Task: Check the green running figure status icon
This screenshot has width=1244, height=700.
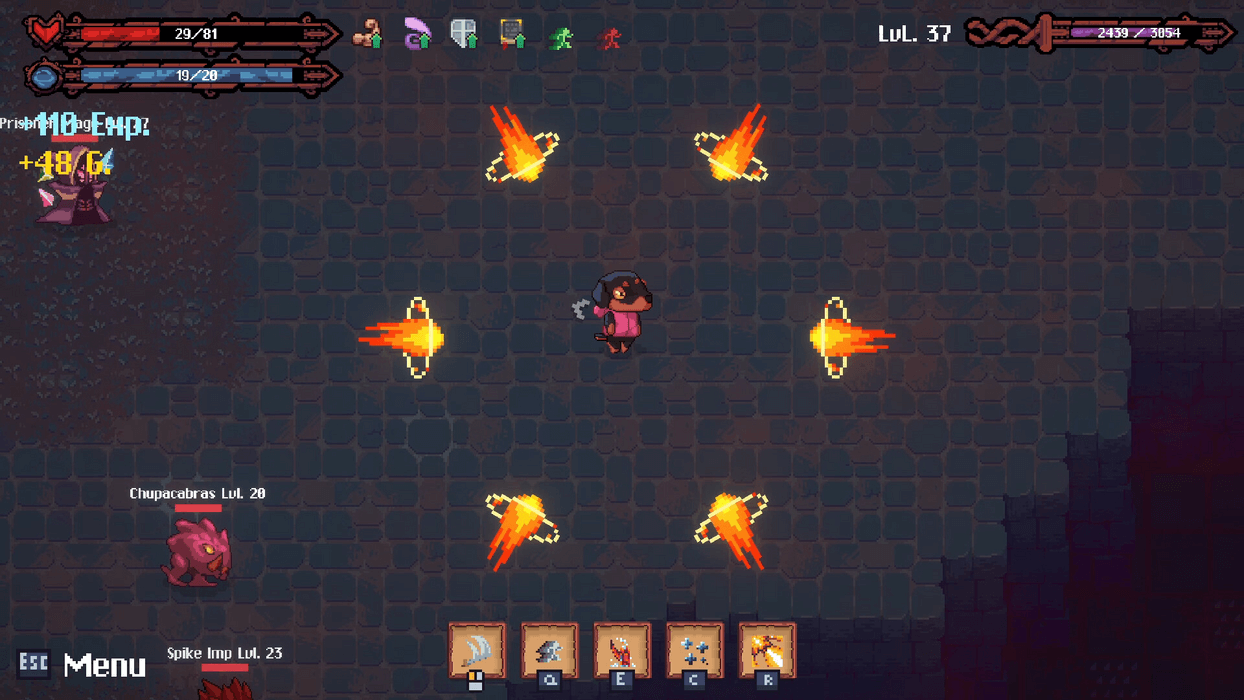Action: point(562,38)
